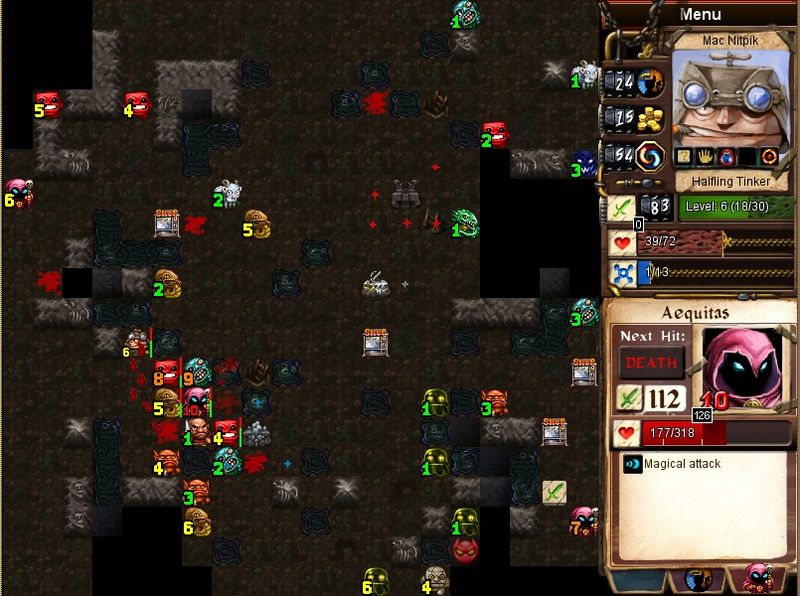
Task: Switch to the dark silhouette tab
Action: pos(699,579)
